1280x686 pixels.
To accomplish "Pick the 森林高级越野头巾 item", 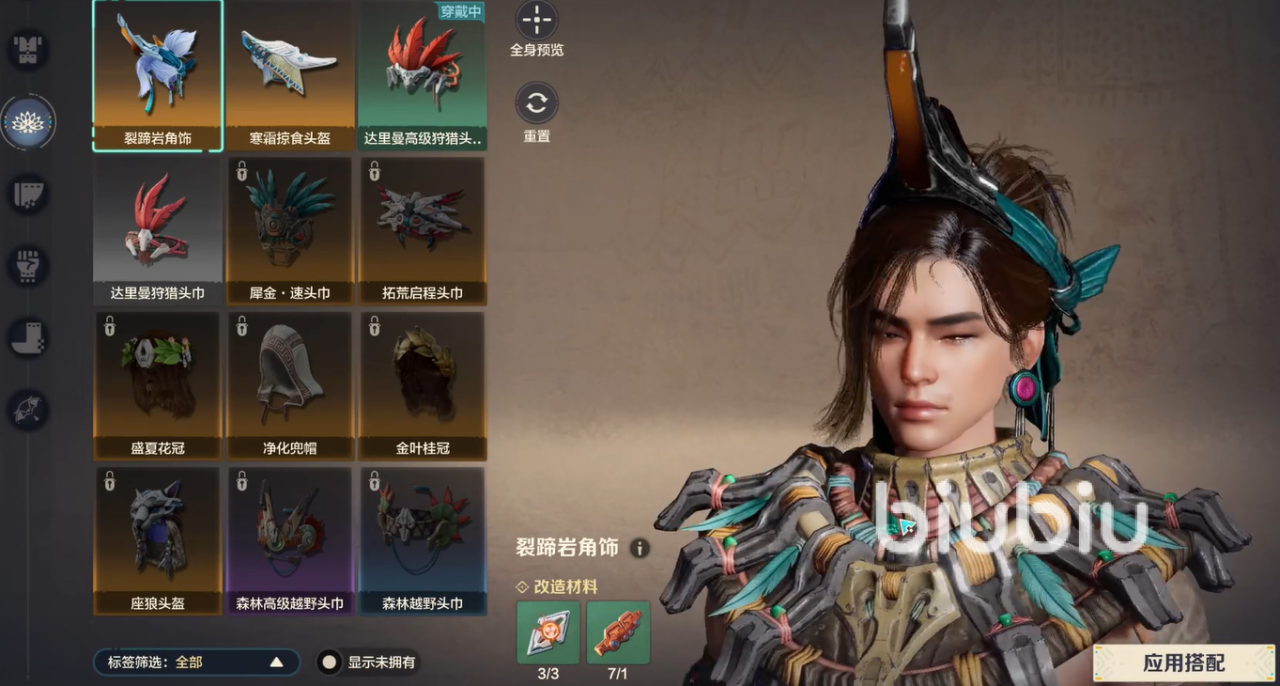I will click(x=290, y=540).
